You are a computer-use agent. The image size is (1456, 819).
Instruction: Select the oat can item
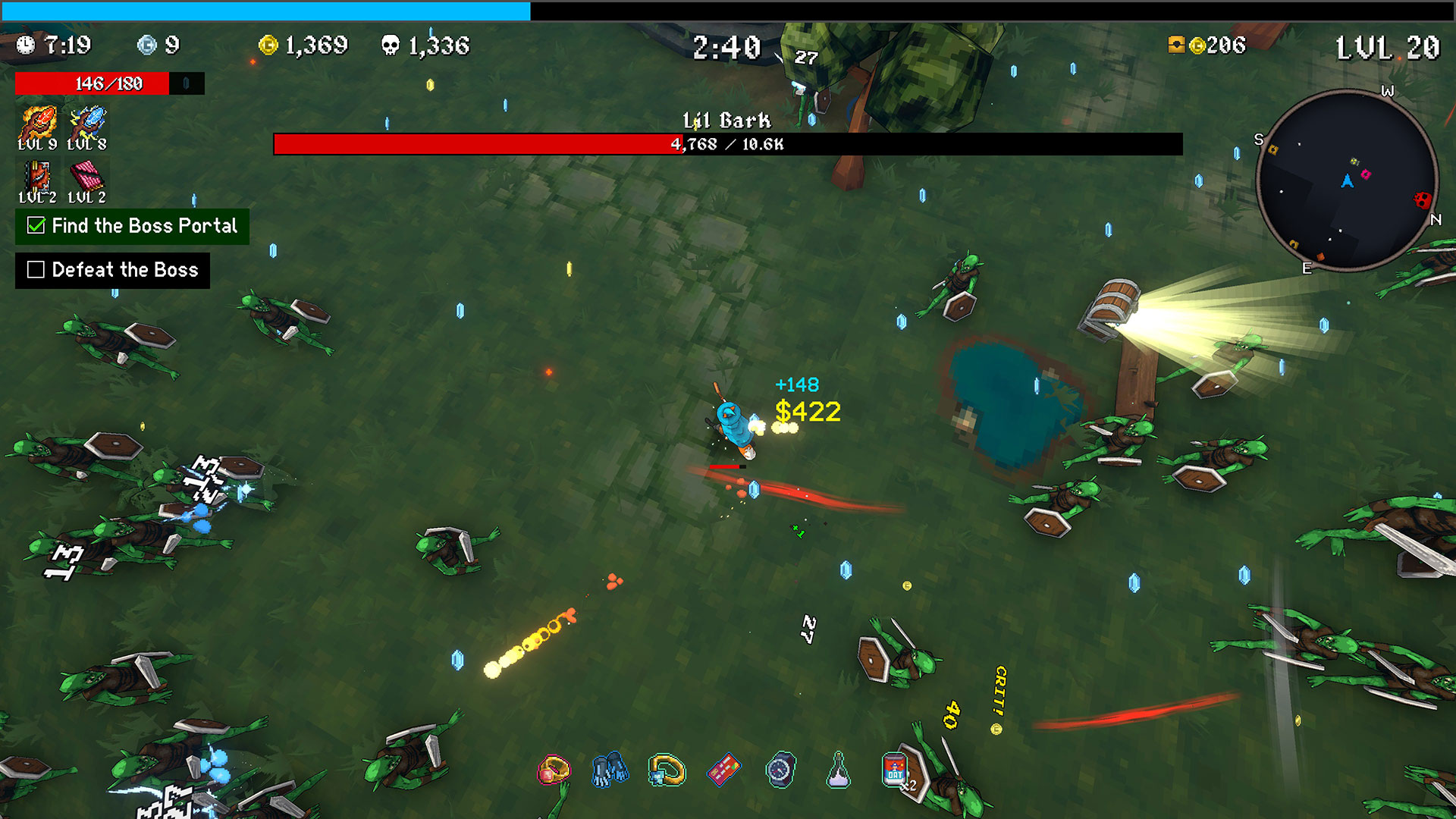[895, 770]
